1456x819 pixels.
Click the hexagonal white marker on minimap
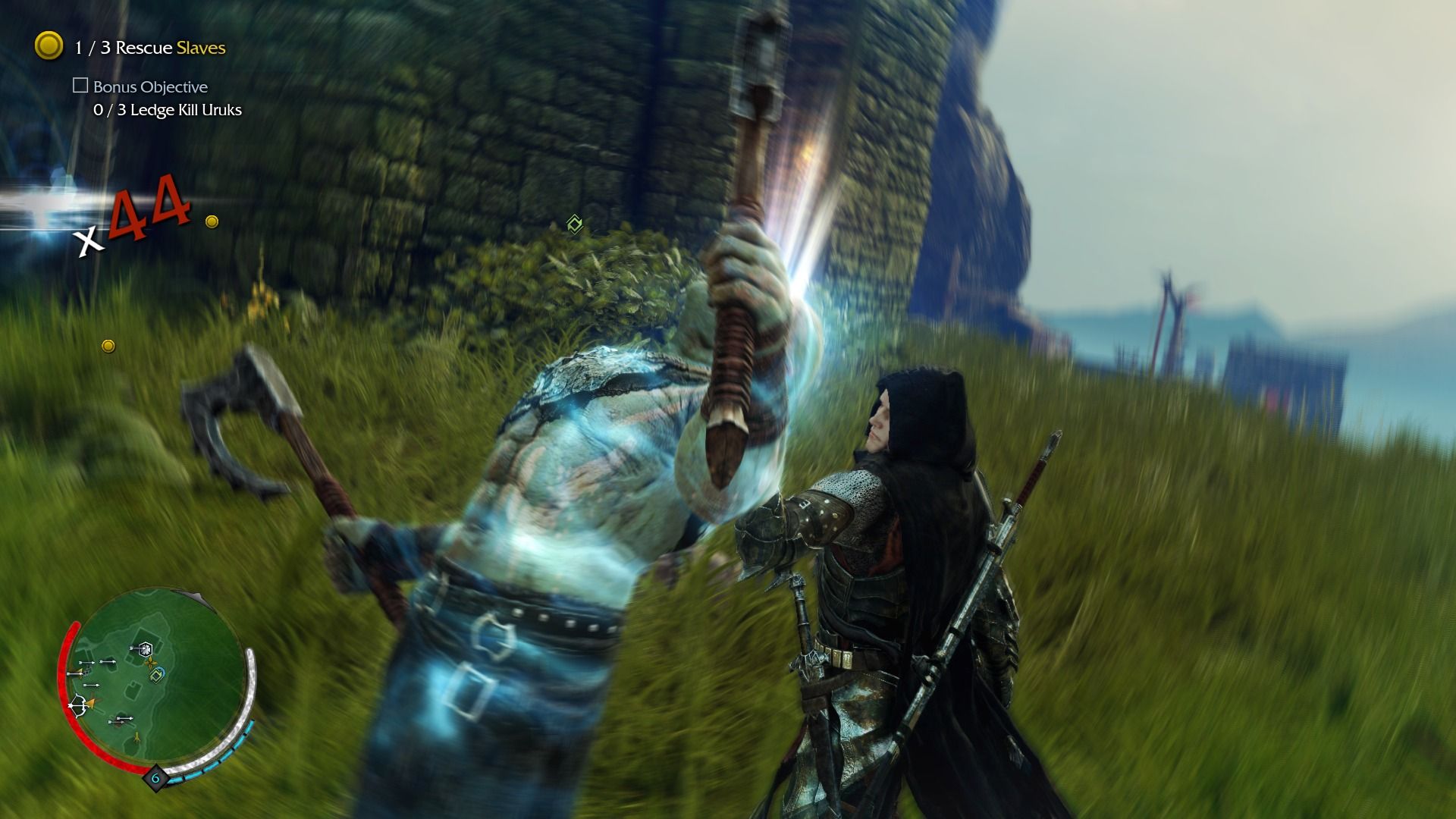[x=145, y=648]
